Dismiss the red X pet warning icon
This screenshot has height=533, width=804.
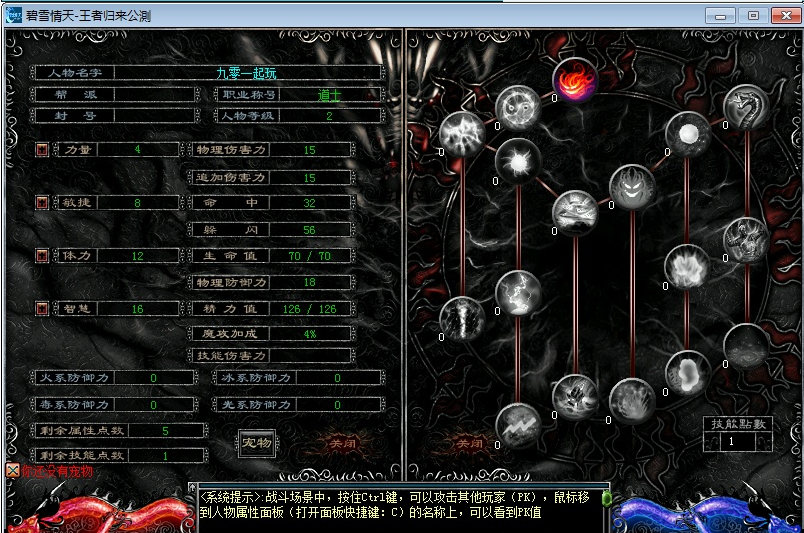pos(12,470)
